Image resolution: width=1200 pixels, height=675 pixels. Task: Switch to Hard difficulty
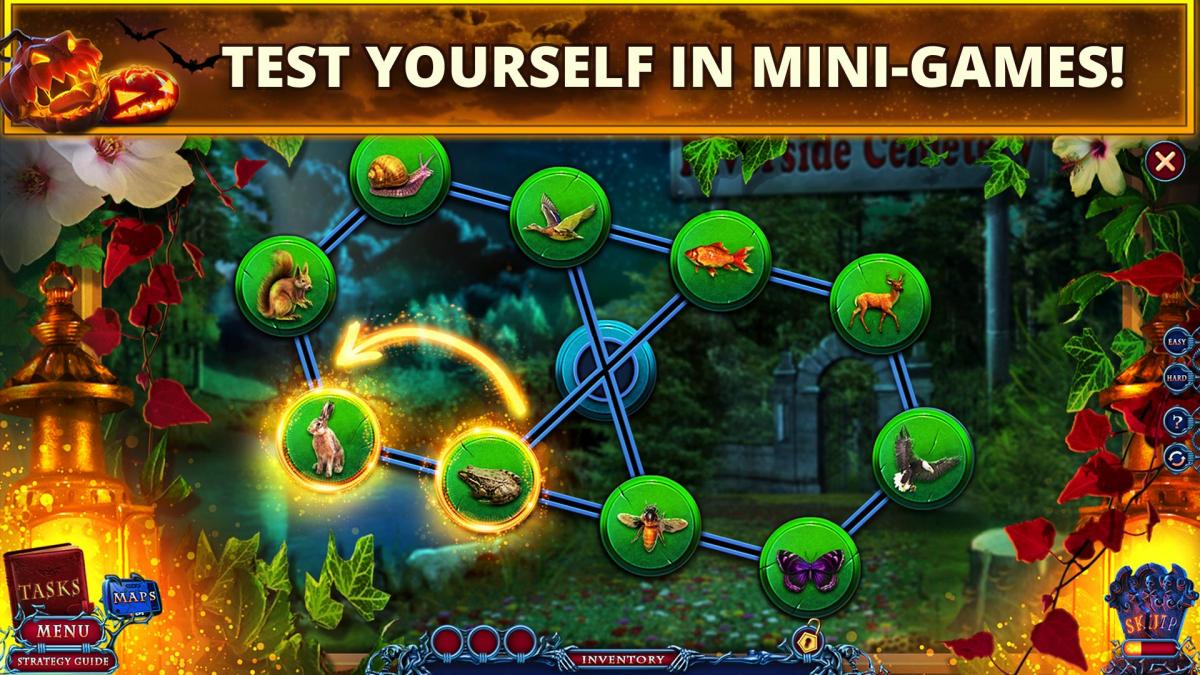point(1177,379)
